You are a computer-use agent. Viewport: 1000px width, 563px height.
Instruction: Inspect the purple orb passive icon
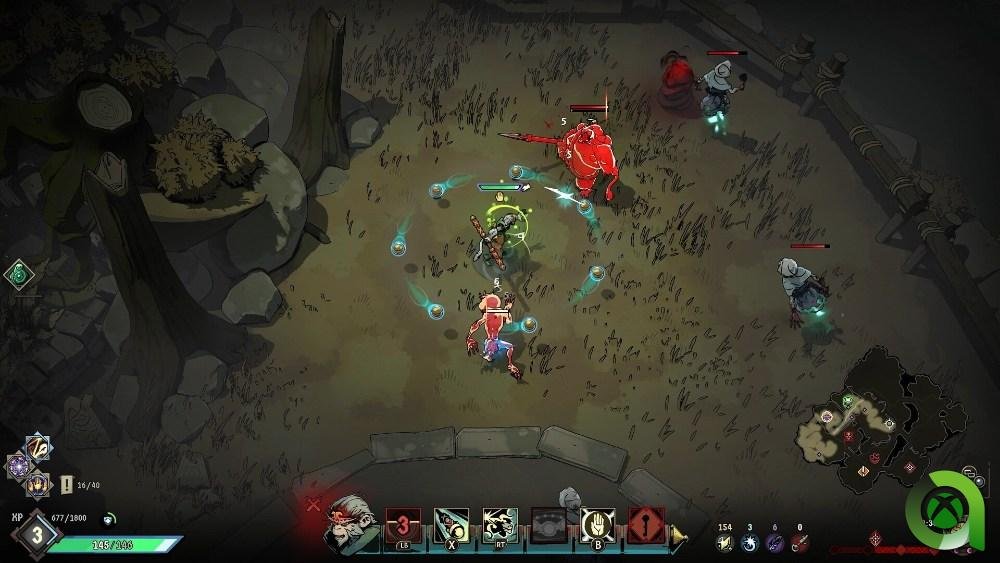coord(21,466)
